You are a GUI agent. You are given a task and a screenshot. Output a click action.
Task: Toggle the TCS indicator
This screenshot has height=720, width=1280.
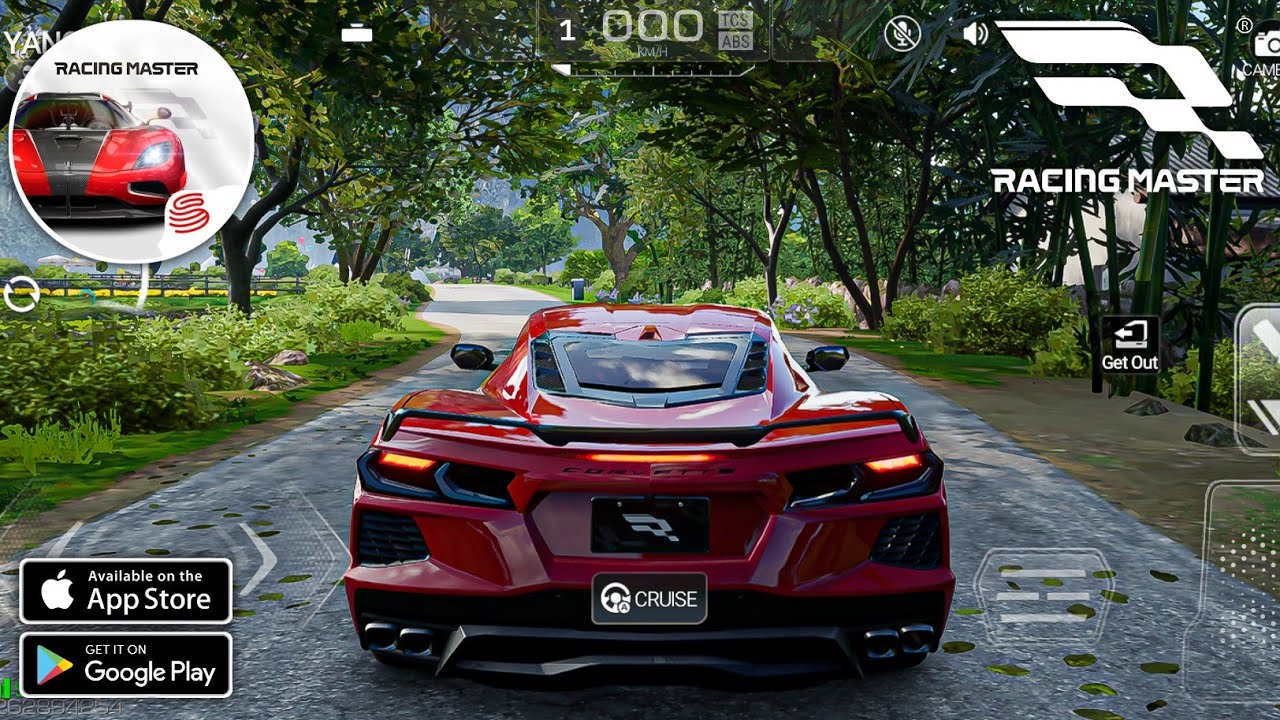735,20
